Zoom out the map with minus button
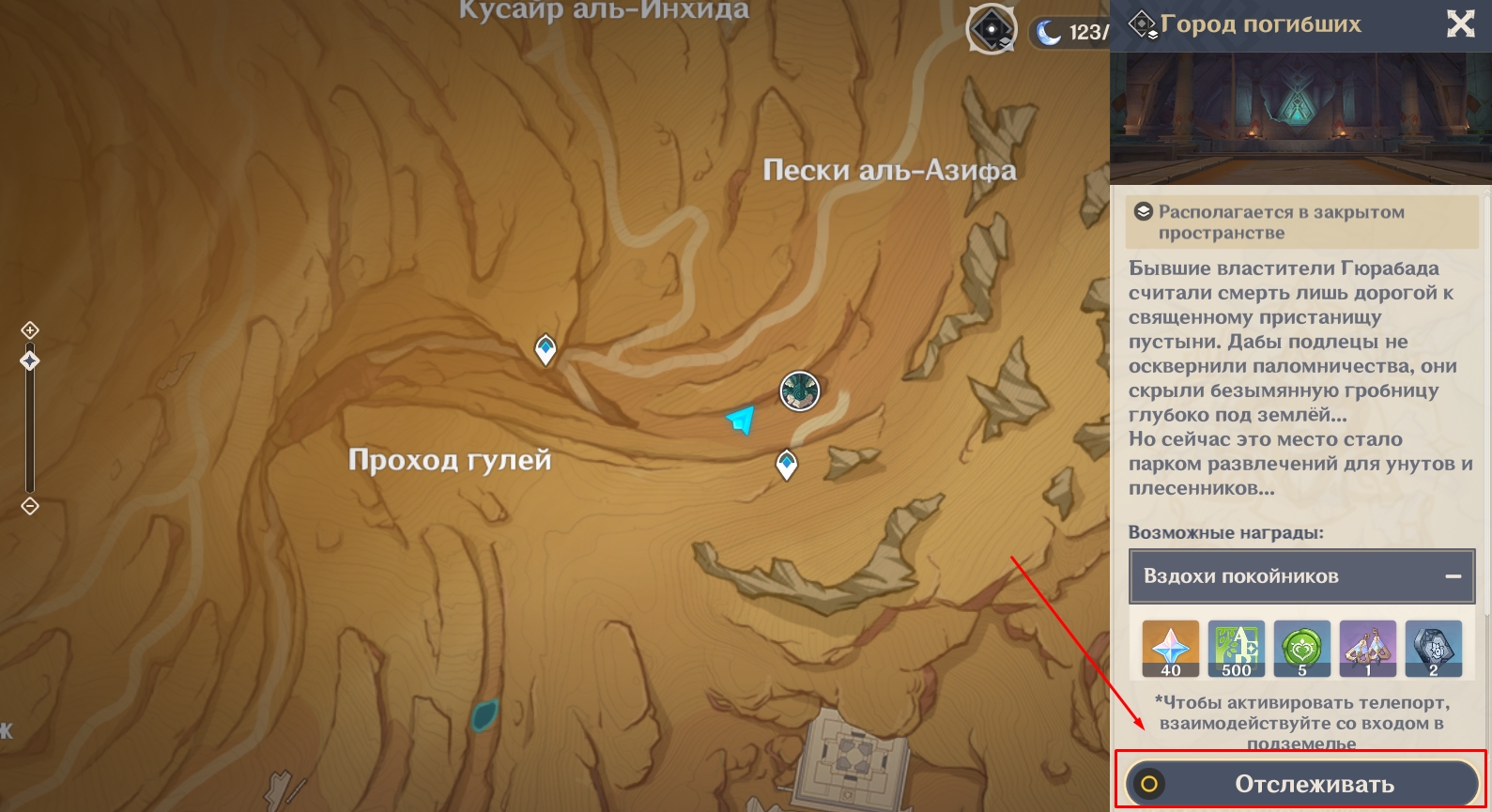This screenshot has height=812, width=1492. 30,506
